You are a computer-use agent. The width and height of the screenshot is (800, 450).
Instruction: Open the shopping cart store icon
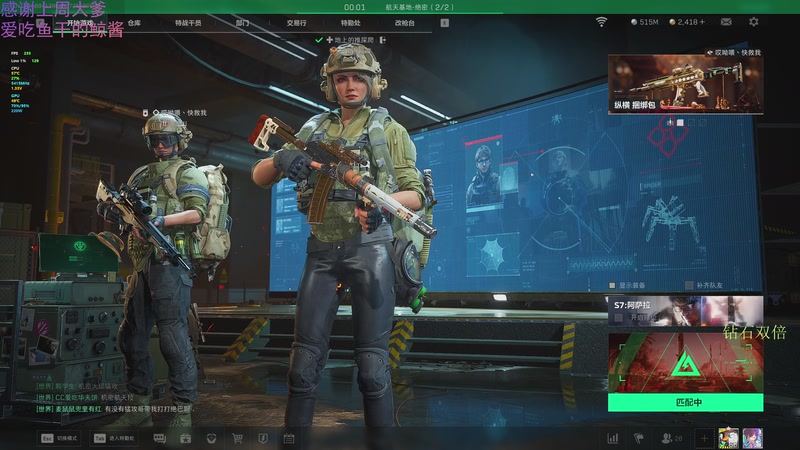tap(237, 438)
